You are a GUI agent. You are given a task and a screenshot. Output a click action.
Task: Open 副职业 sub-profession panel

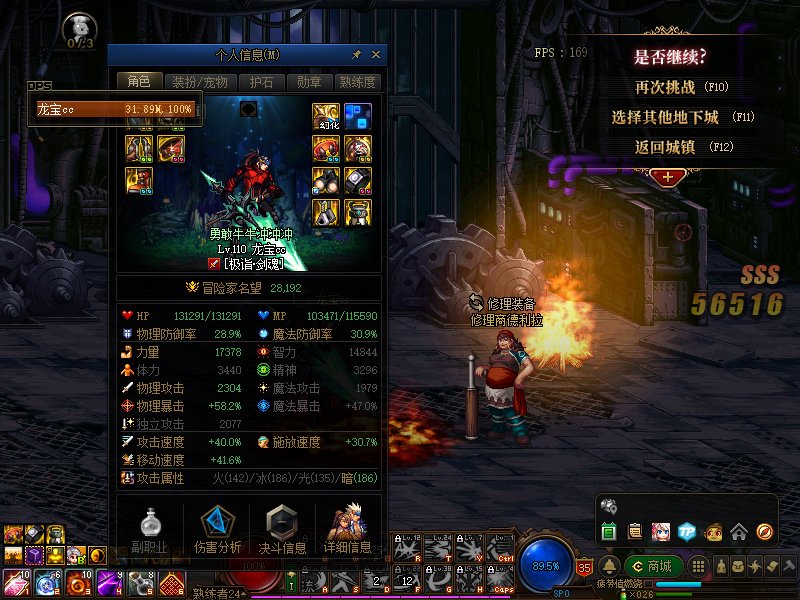coord(149,530)
